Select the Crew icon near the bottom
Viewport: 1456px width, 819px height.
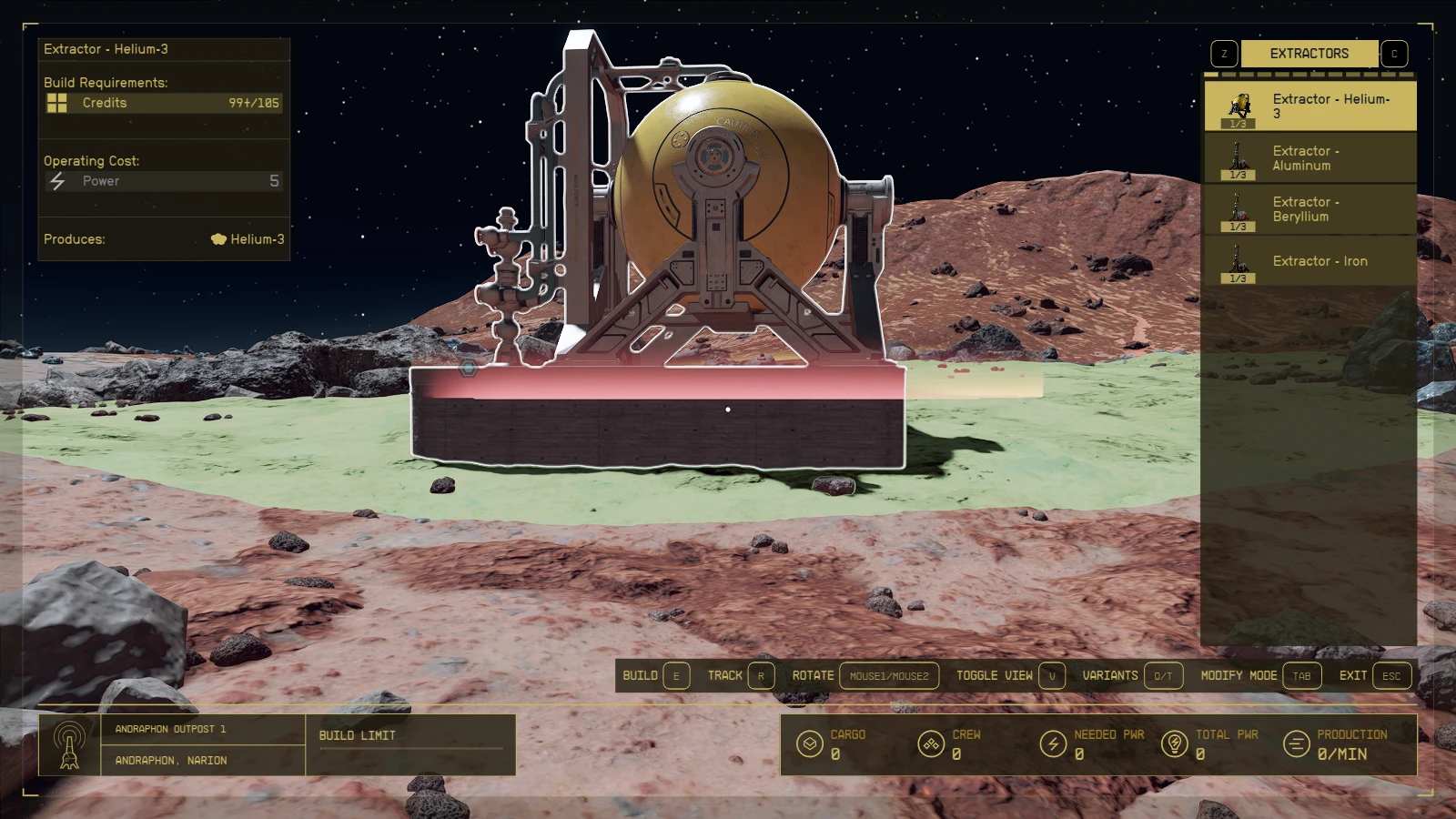(x=931, y=743)
